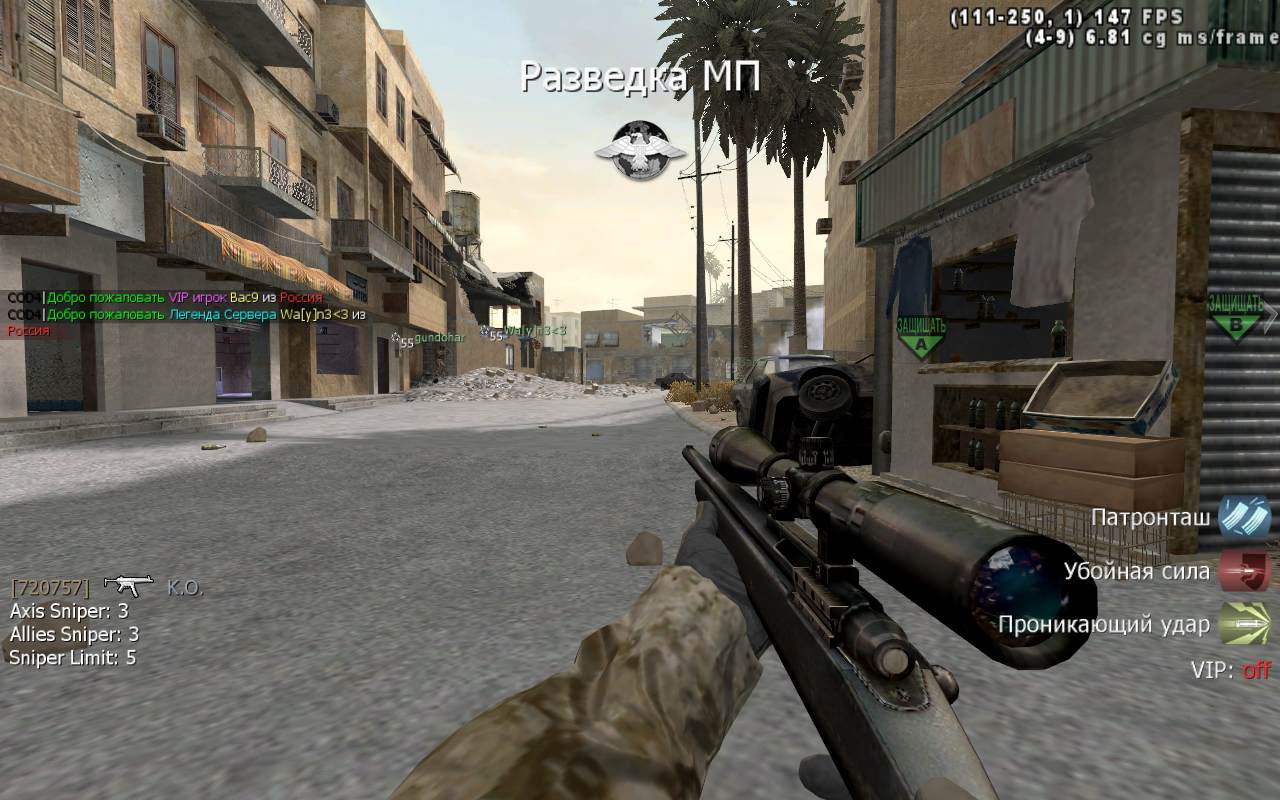Click the submachine gun killfeed icon

click(x=128, y=585)
